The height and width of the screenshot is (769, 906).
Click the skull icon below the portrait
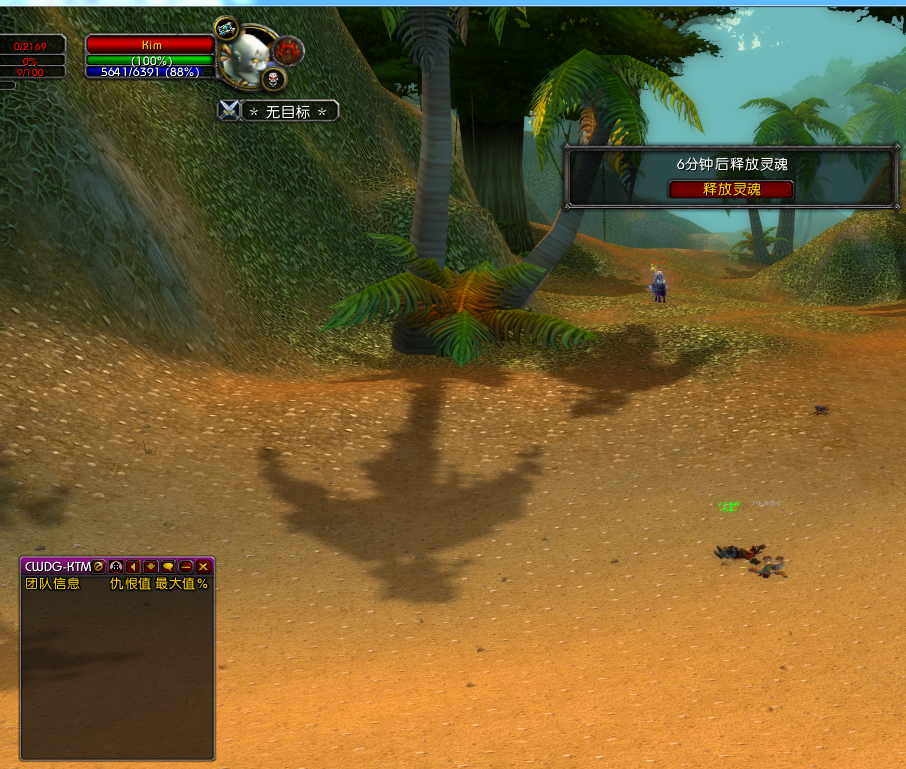point(273,78)
